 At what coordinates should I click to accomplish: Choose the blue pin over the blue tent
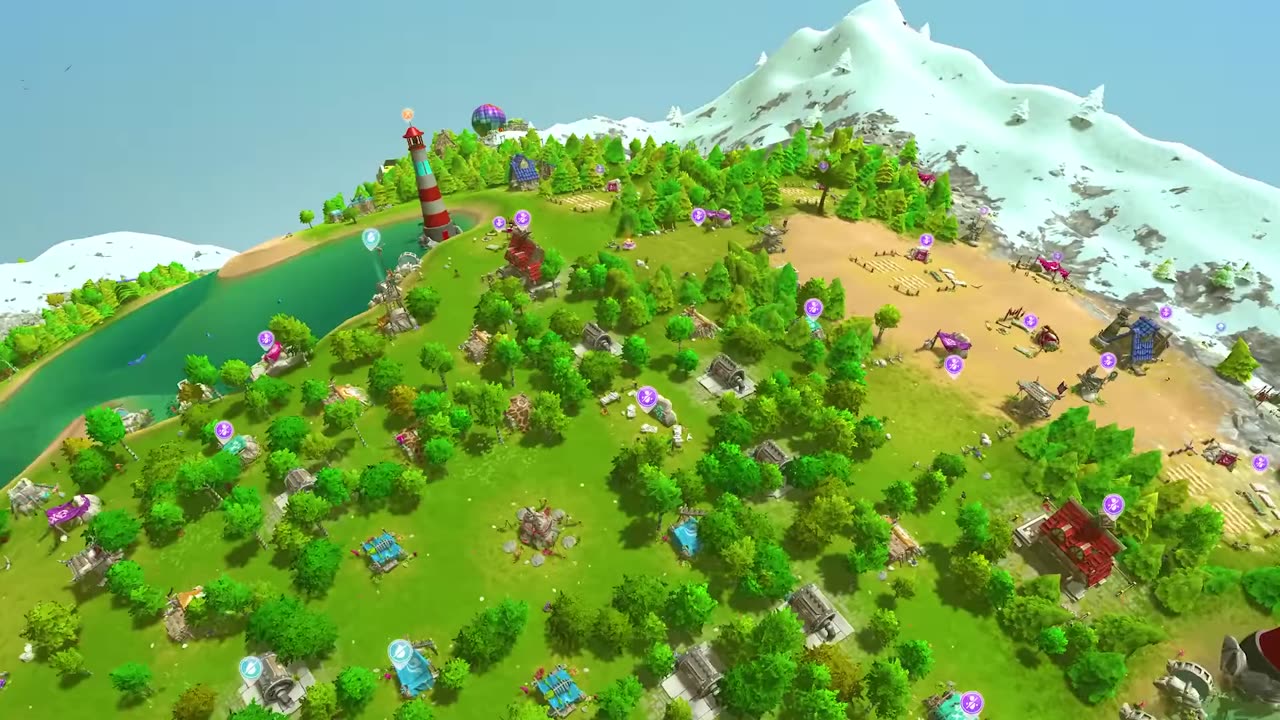tap(400, 653)
